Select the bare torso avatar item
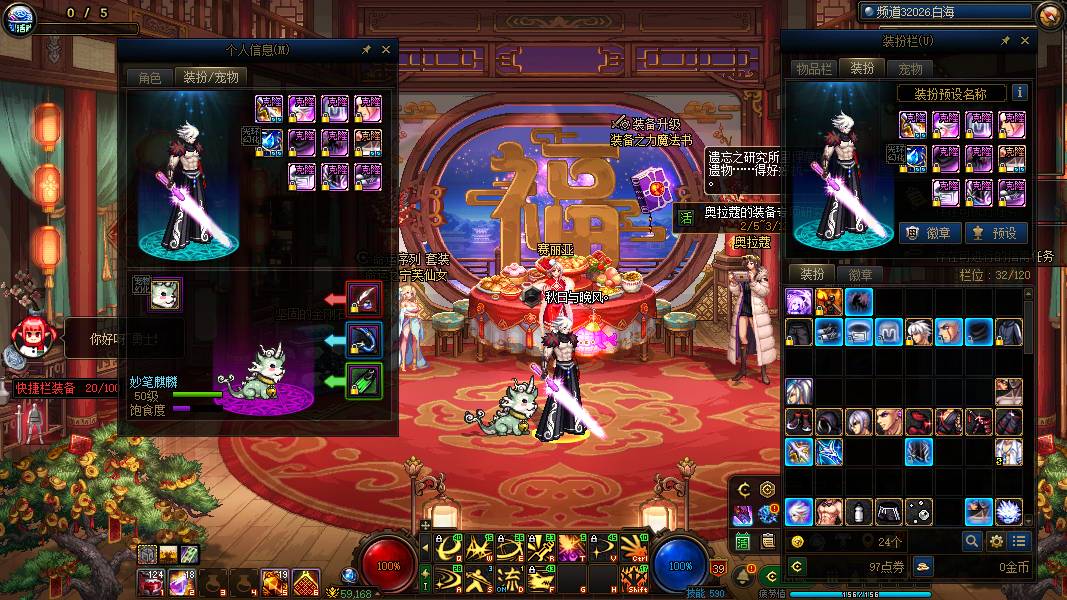This screenshot has width=1067, height=600. click(x=829, y=512)
